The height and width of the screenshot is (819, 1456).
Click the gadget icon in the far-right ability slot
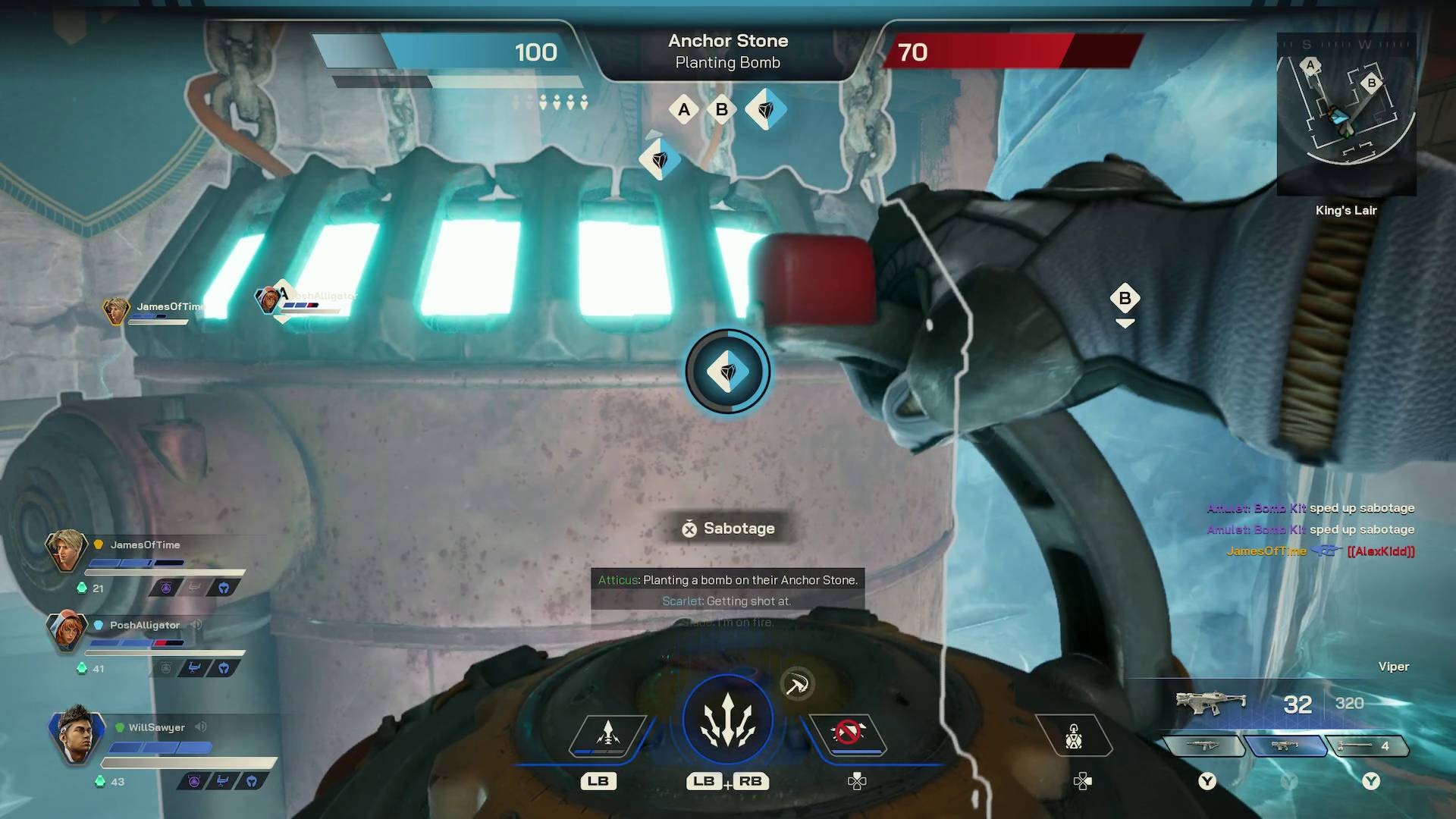coord(1073,737)
